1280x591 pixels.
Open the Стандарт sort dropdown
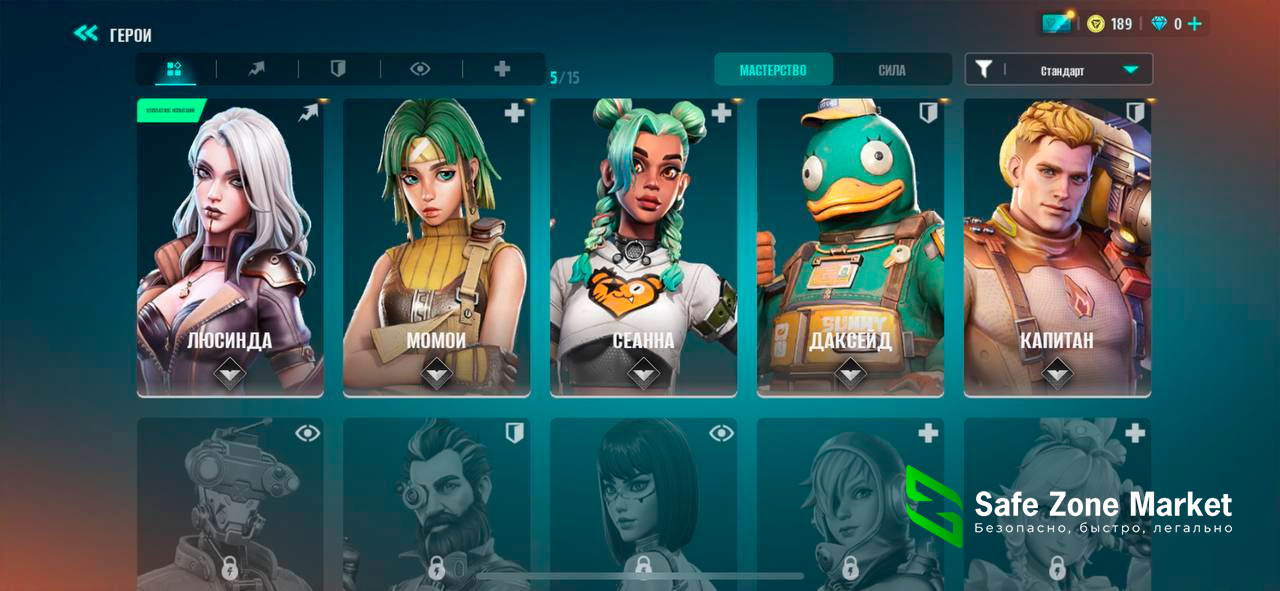click(x=1059, y=70)
